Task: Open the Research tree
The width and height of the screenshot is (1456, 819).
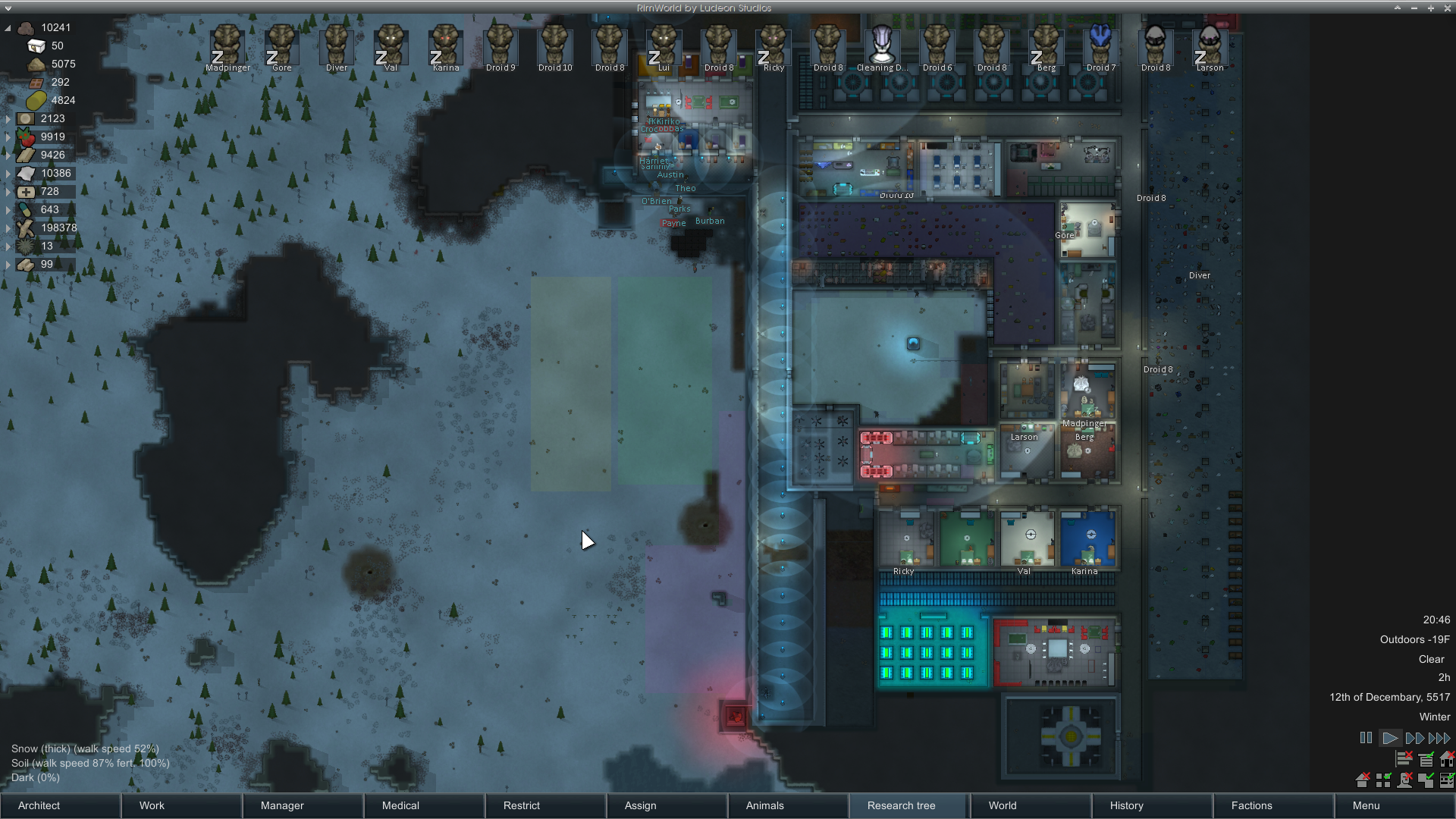Action: click(x=908, y=805)
